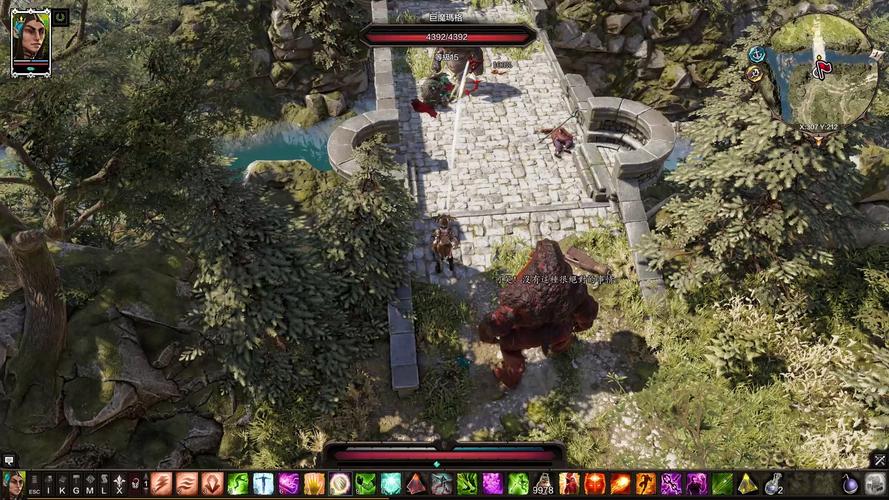Open the skills panel K button
Image resolution: width=889 pixels, height=500 pixels.
click(x=62, y=485)
